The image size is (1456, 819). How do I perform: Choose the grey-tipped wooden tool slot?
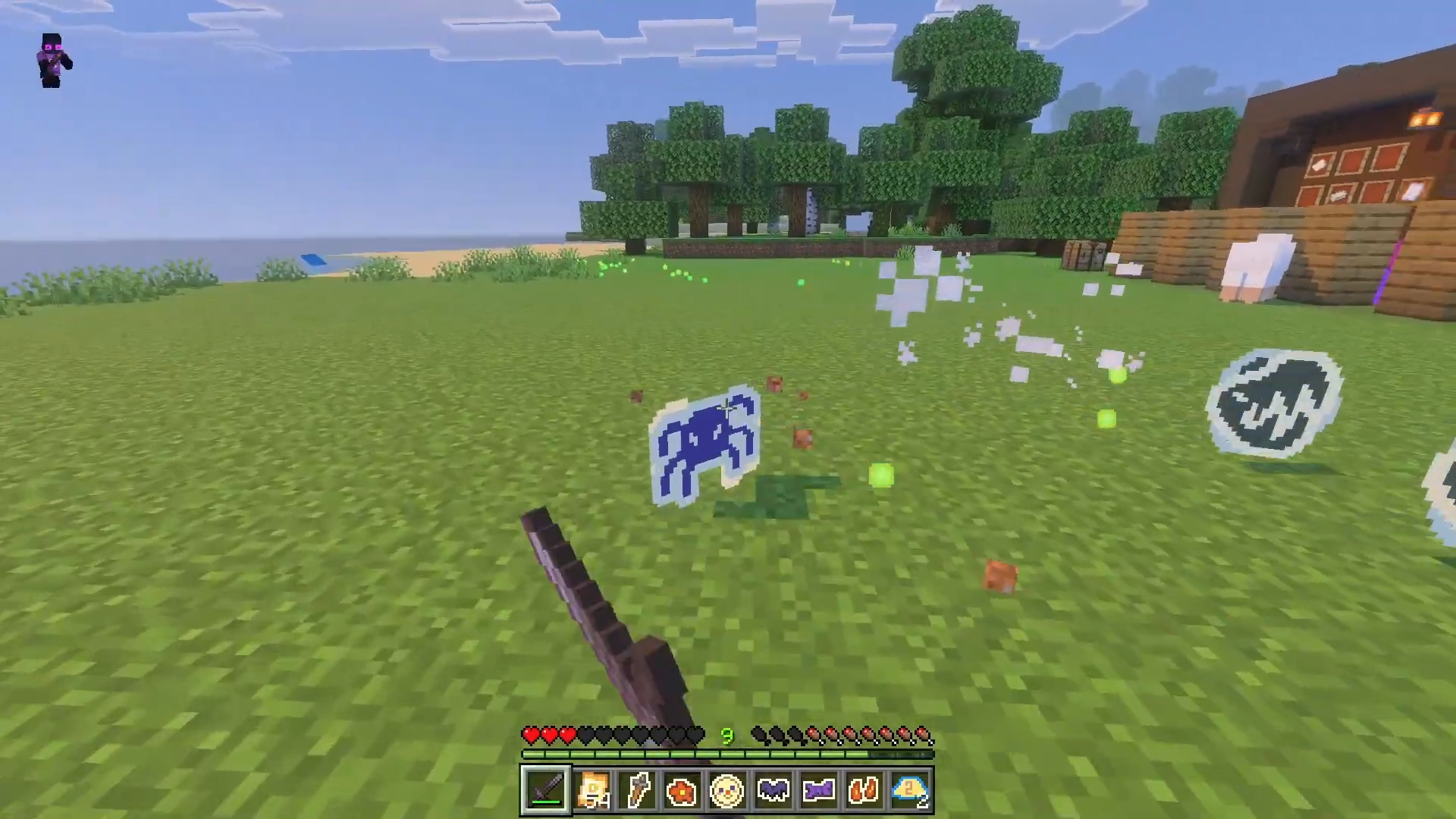637,790
